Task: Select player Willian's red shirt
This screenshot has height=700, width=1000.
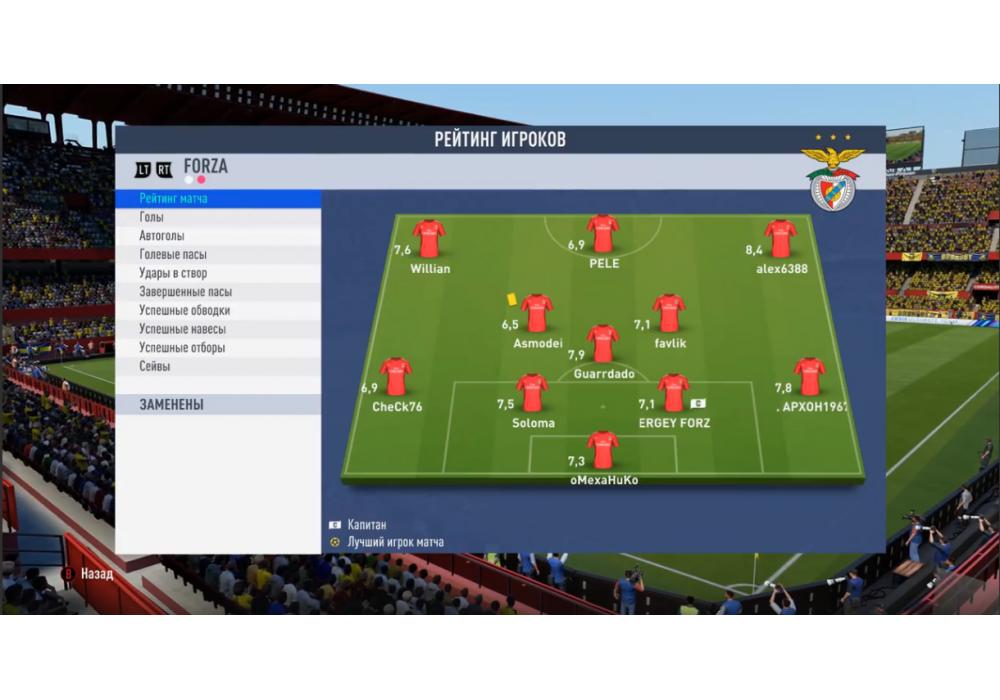Action: (x=429, y=239)
